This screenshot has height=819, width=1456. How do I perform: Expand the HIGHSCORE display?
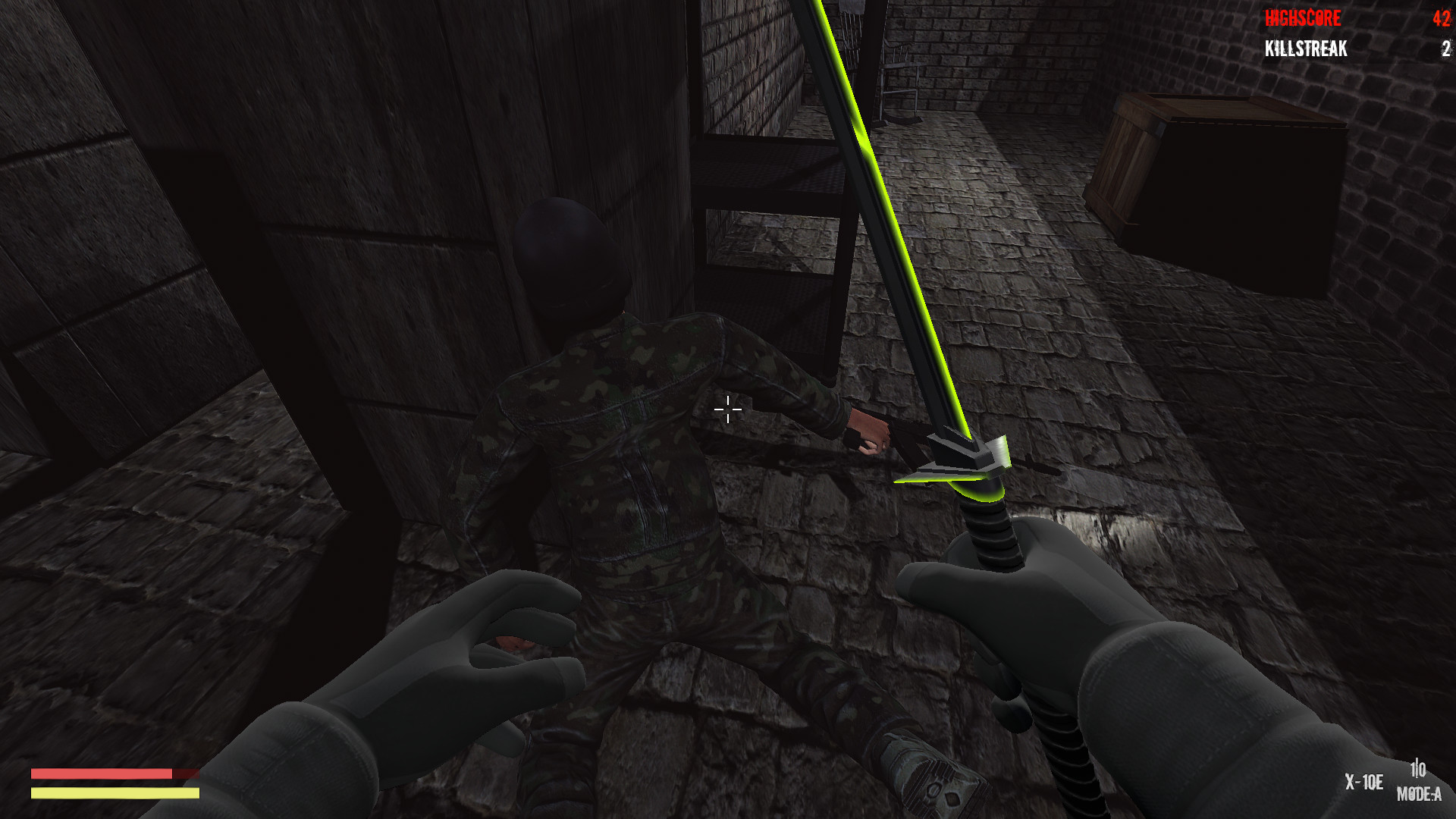pyautogui.click(x=1304, y=18)
